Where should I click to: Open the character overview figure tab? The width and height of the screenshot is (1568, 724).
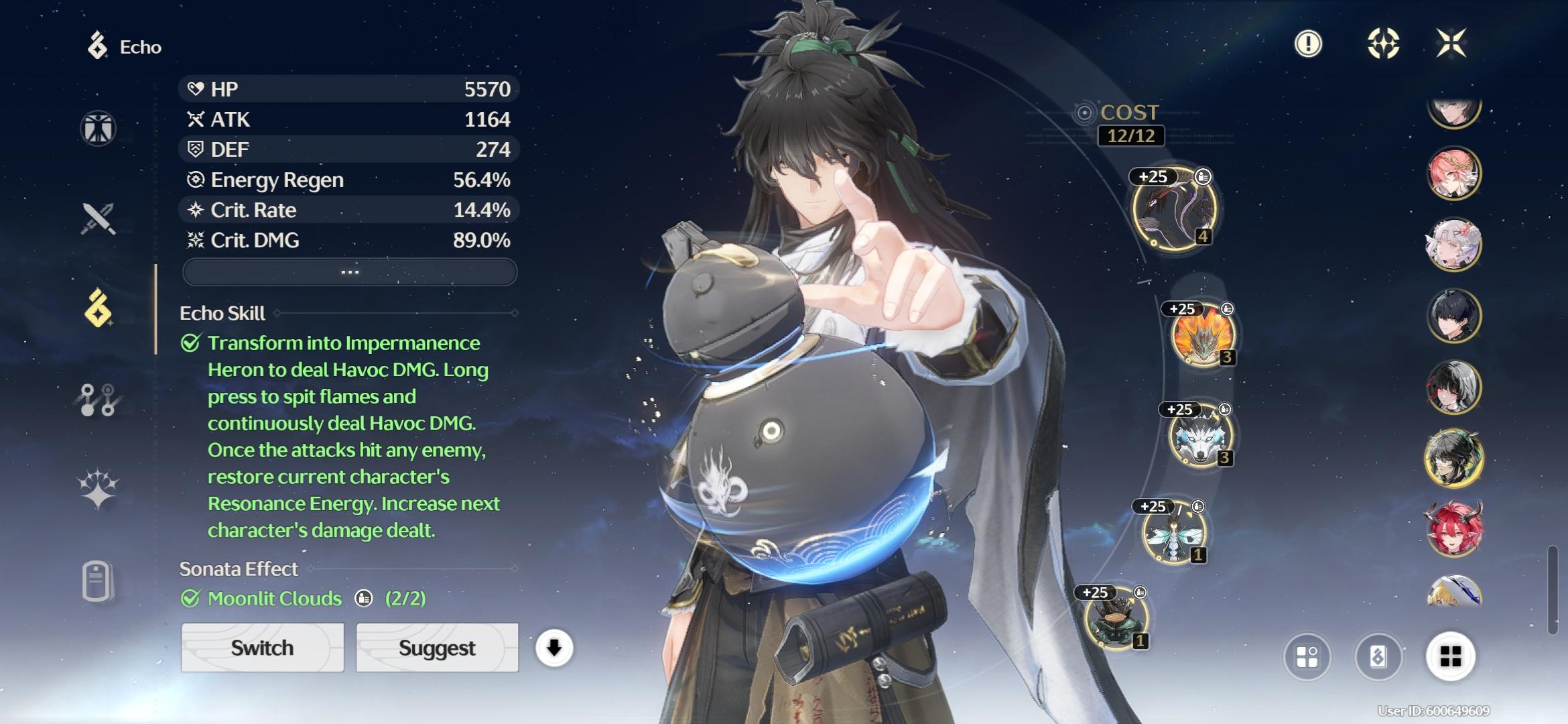tap(99, 128)
